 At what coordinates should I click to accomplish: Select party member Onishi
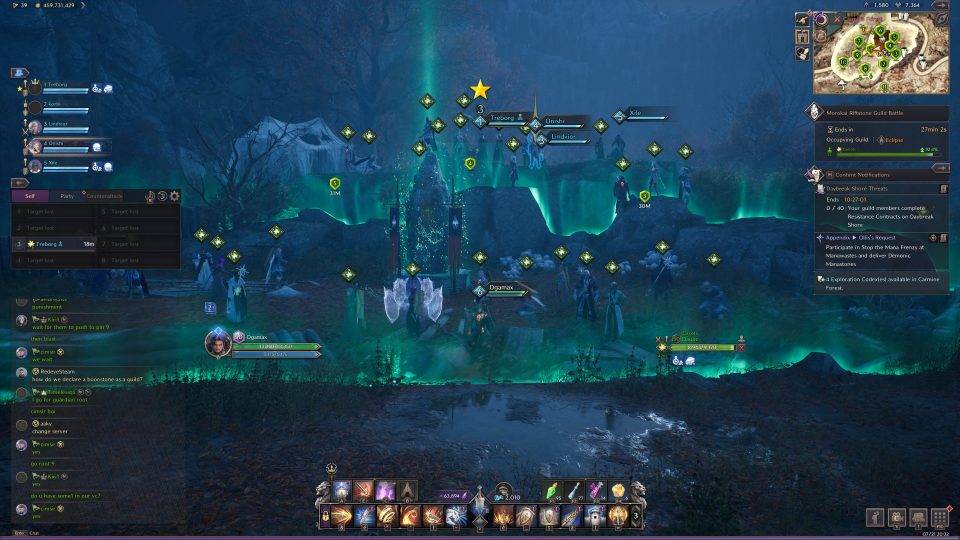tap(55, 145)
